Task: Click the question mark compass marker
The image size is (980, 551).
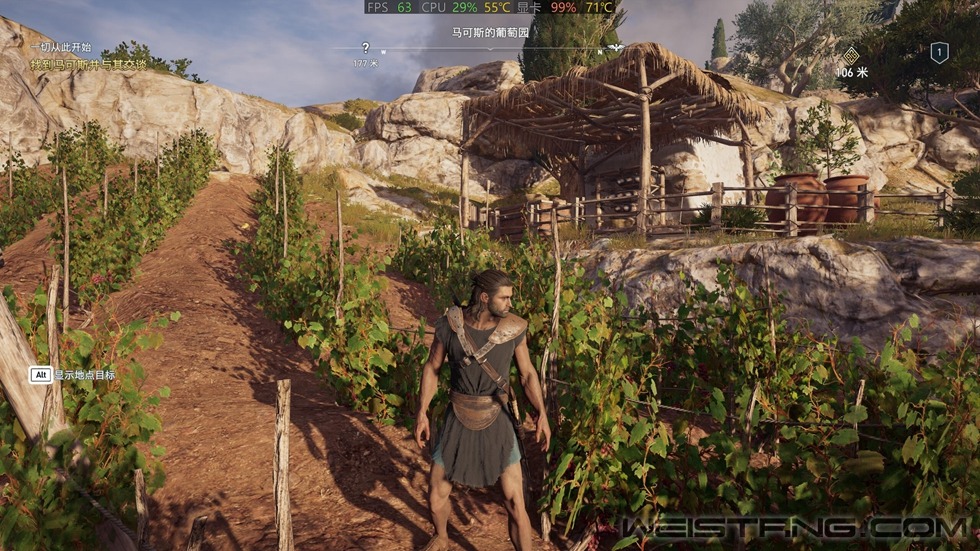Action: (x=365, y=47)
